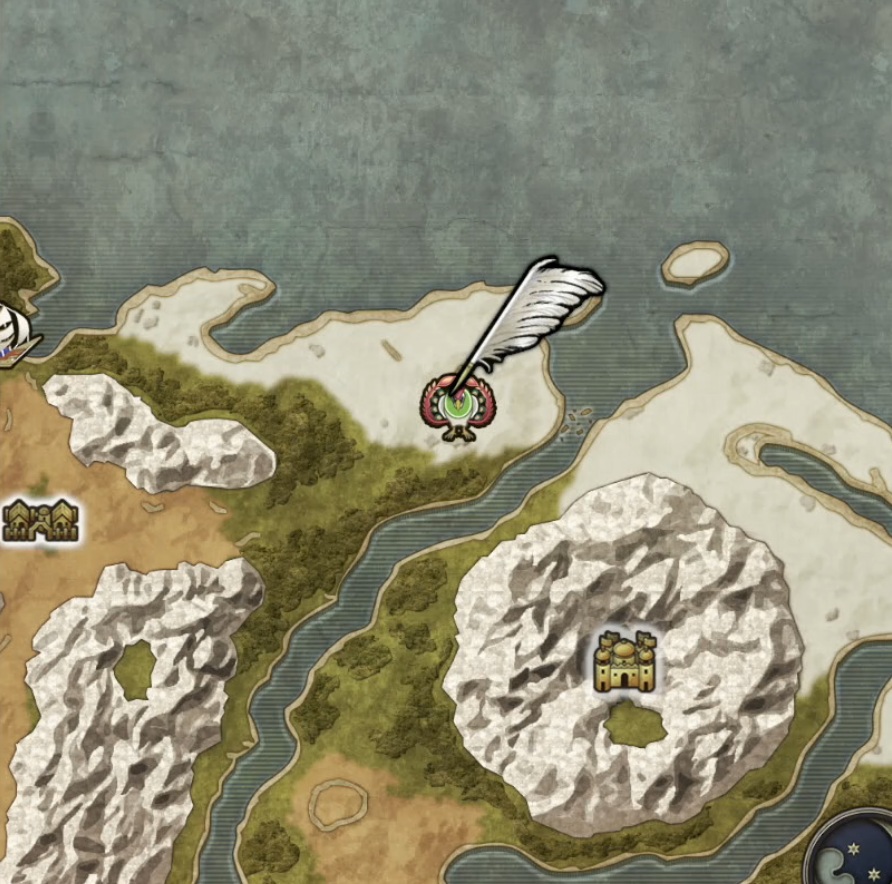This screenshot has width=892, height=884.
Task: Select the village houses map marker
Action: pos(40,520)
